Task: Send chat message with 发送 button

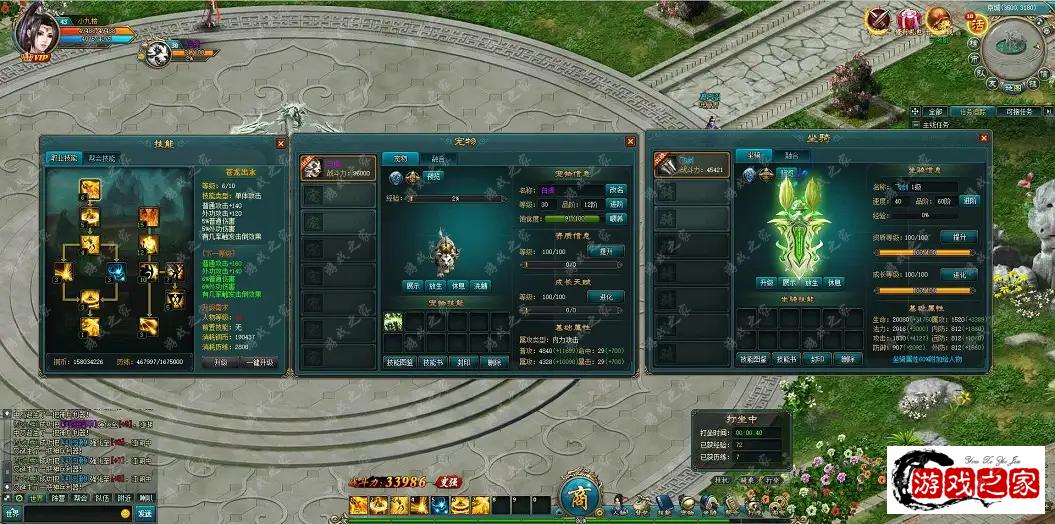Action: tap(145, 513)
